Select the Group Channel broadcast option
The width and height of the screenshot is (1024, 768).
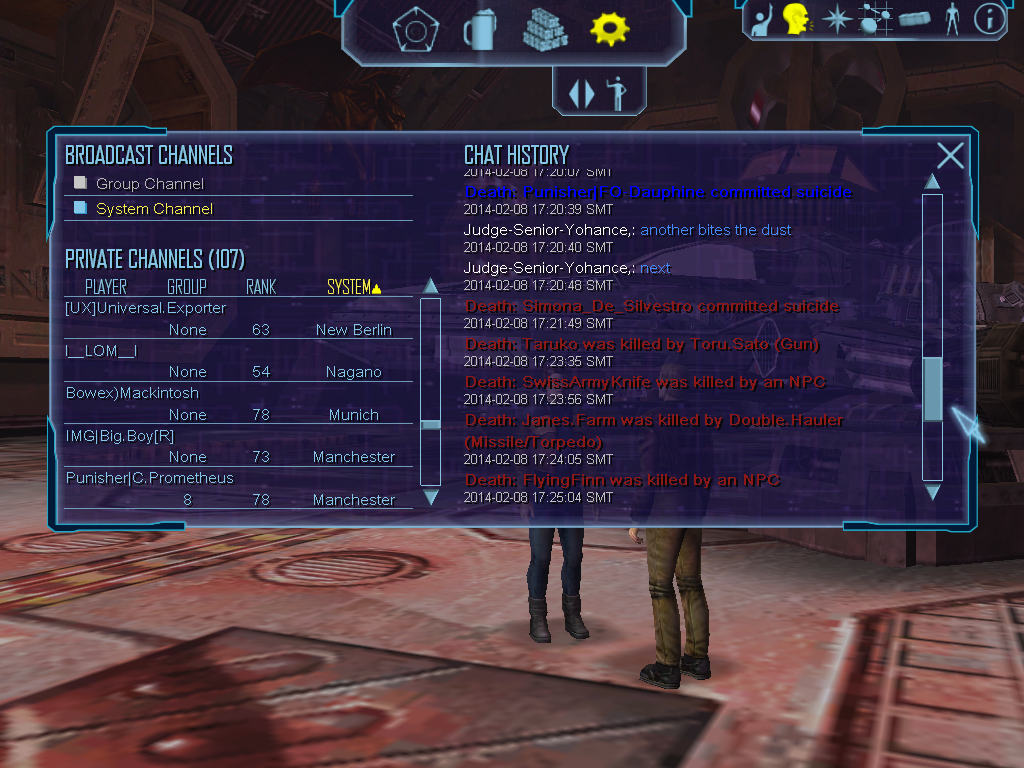pyautogui.click(x=149, y=184)
